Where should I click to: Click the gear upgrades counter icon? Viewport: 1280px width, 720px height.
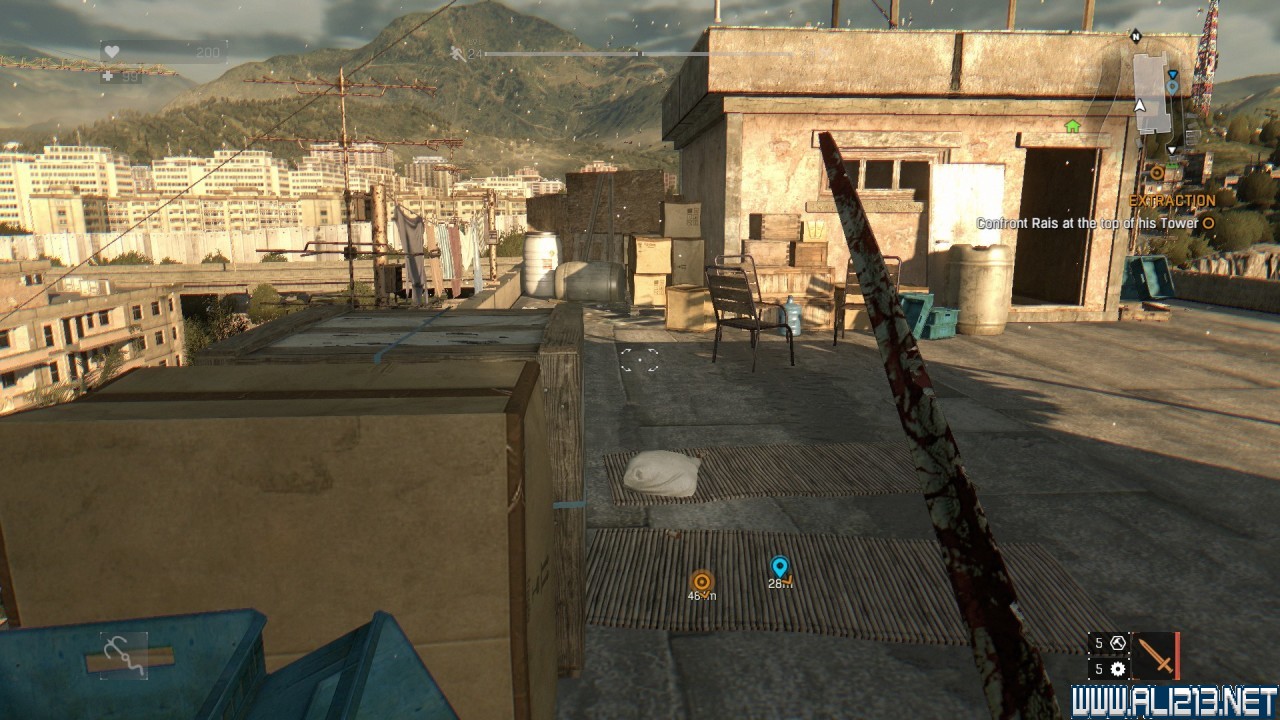(x=1118, y=669)
